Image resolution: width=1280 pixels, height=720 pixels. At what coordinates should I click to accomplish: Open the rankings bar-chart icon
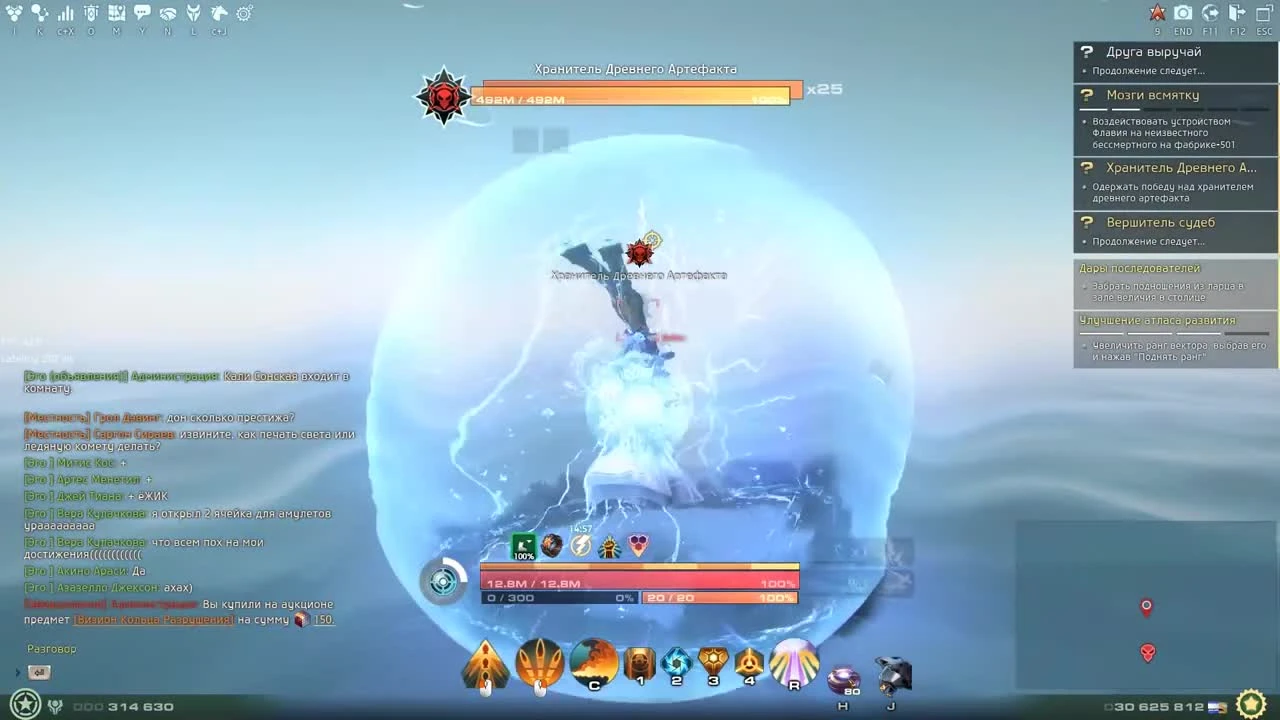click(x=65, y=13)
